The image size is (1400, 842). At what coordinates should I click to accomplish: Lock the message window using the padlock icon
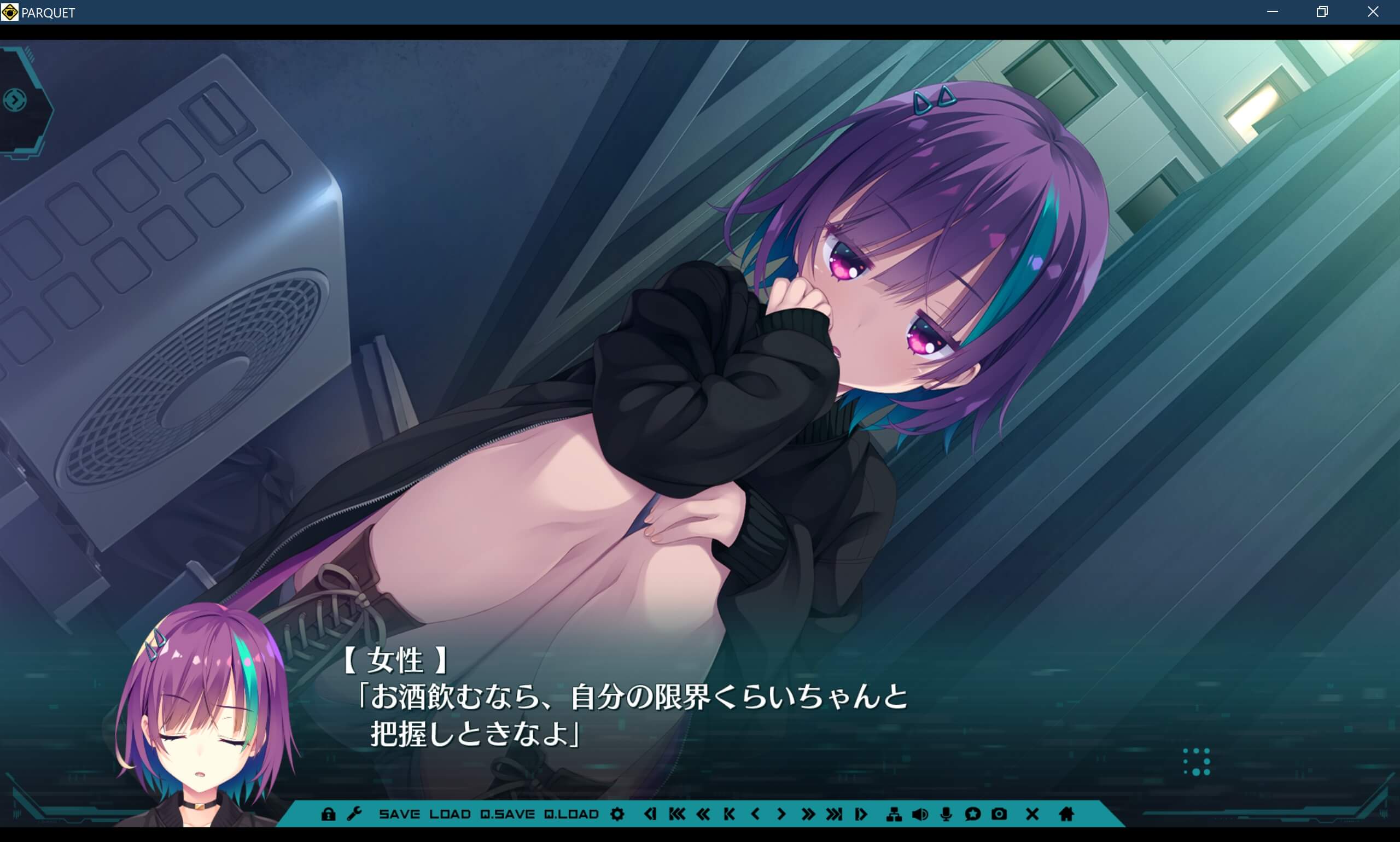329,815
